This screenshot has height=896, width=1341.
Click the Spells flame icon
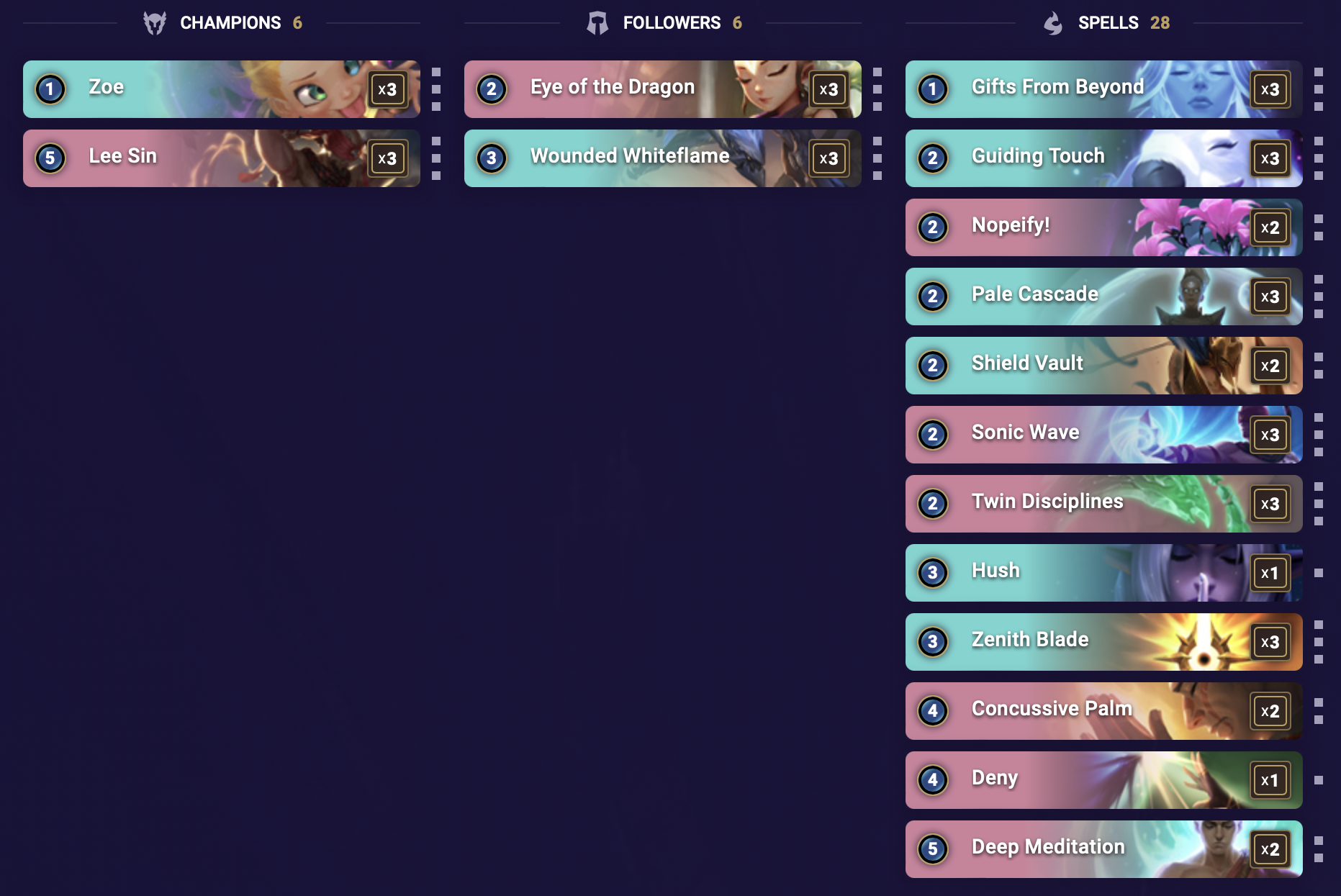[x=1054, y=22]
